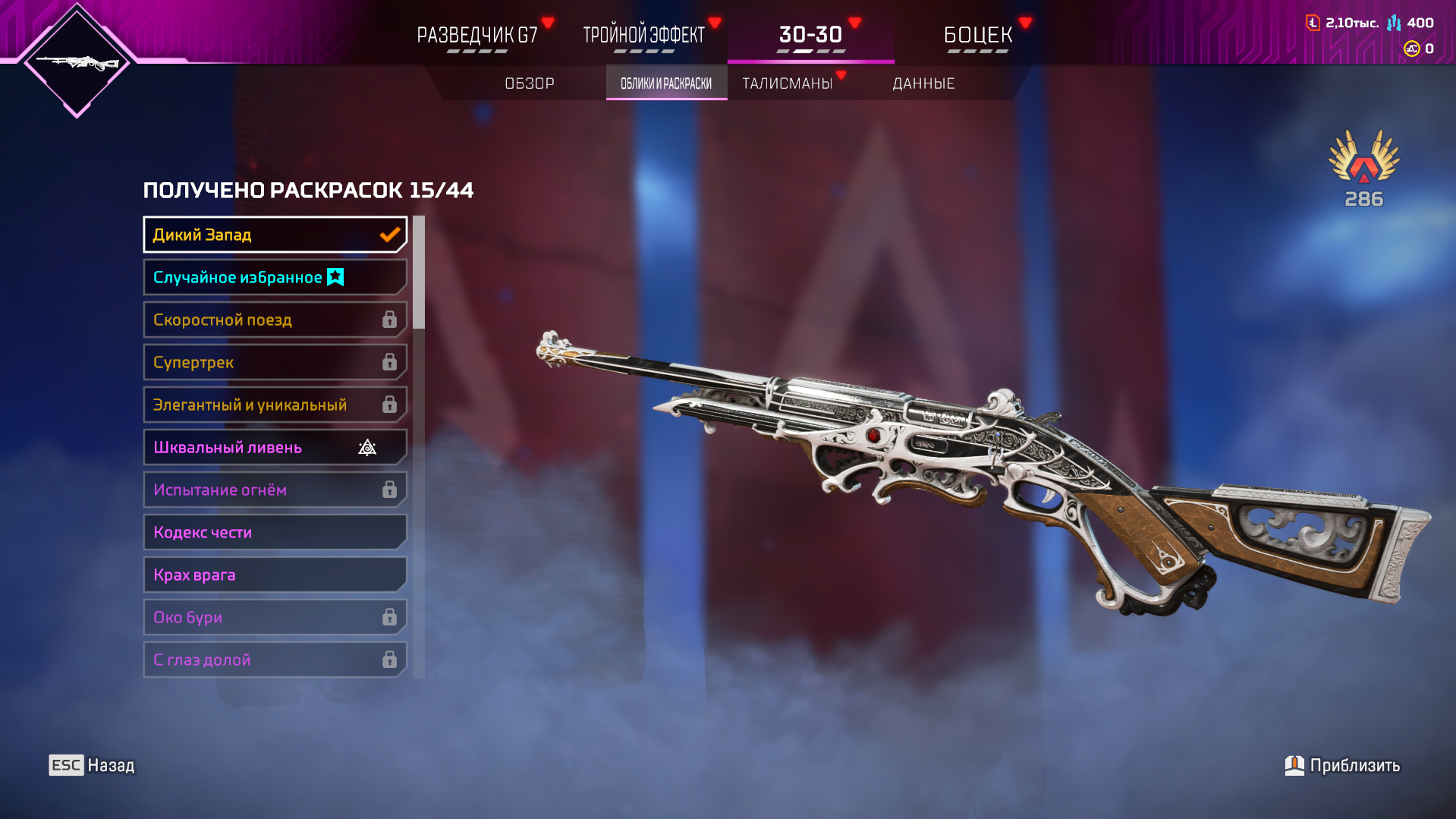Select the Облики и раскраски sub-tab
The image size is (1456, 819).
666,83
